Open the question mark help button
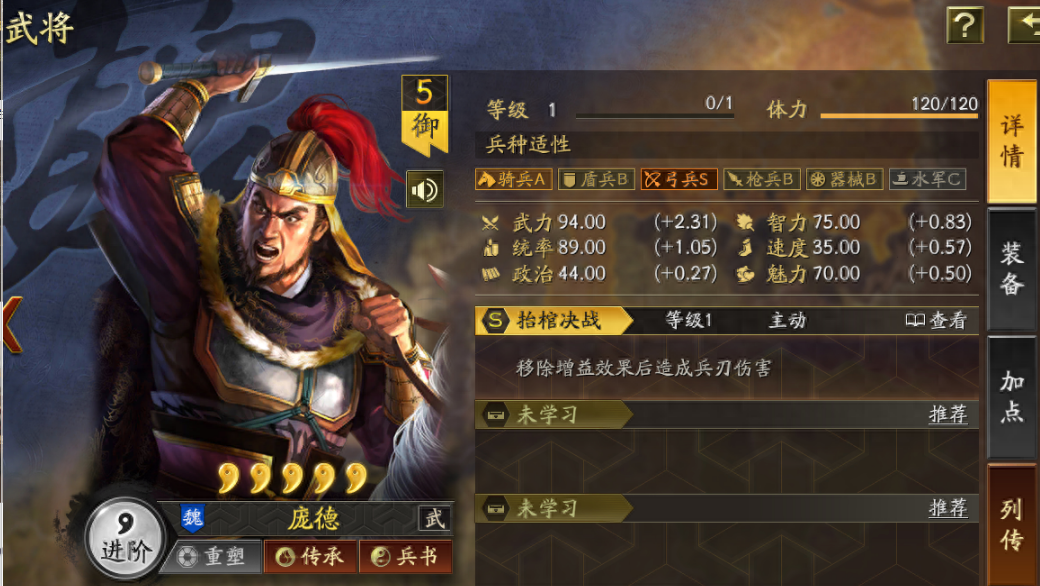The width and height of the screenshot is (1040, 586). [x=964, y=24]
